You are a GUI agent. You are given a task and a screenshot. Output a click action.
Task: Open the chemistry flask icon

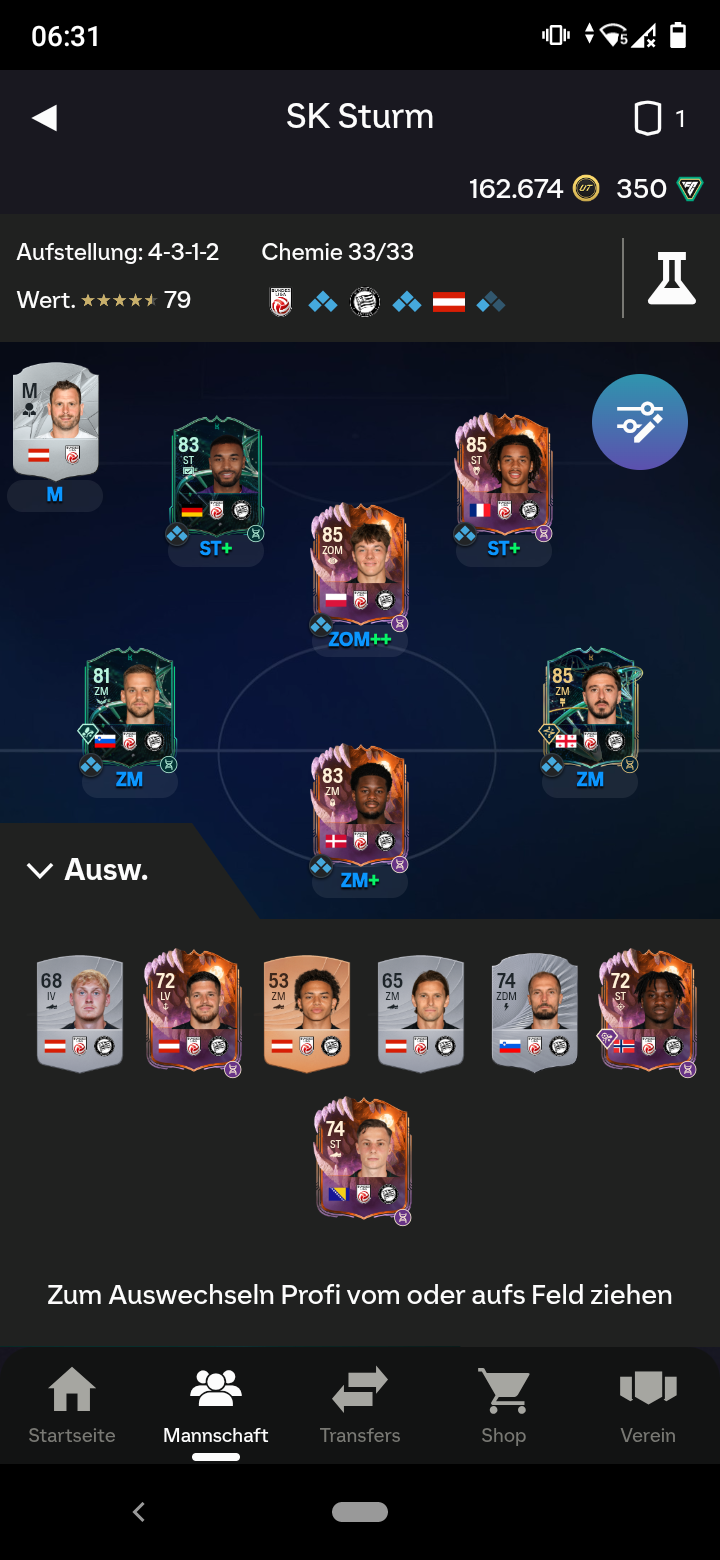click(670, 278)
